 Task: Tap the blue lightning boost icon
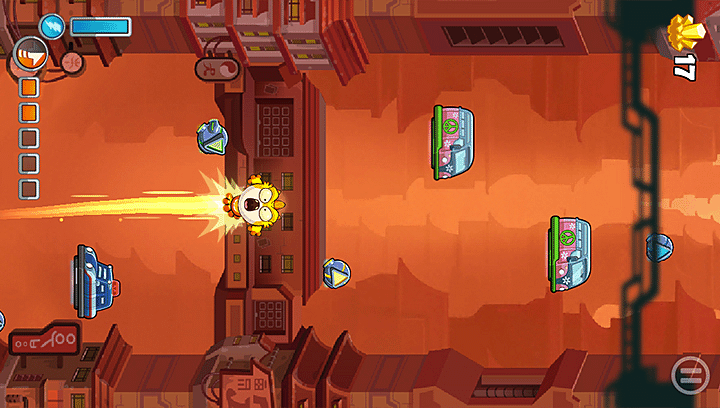coord(52,27)
